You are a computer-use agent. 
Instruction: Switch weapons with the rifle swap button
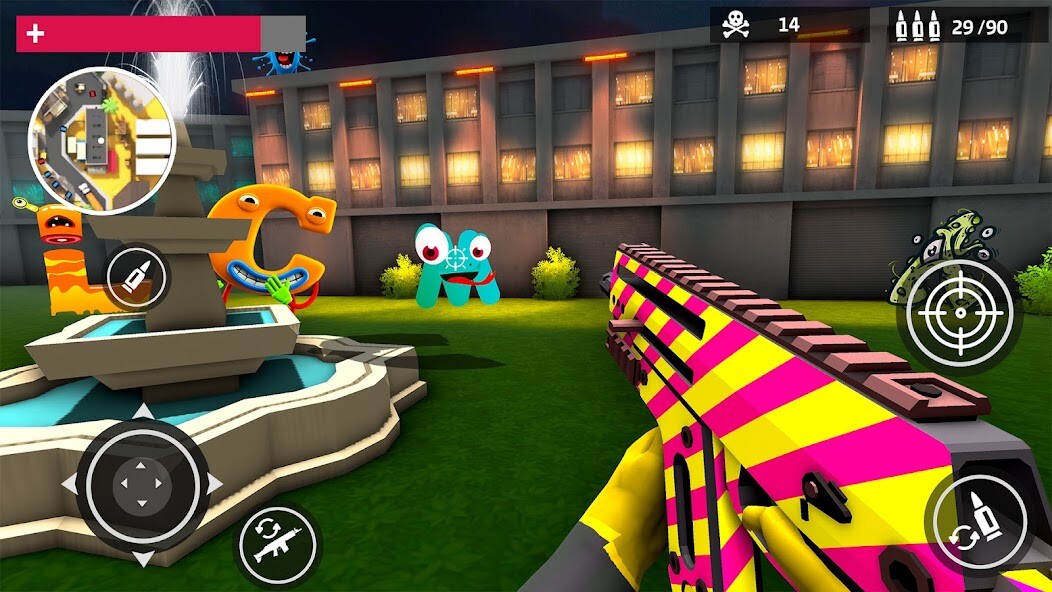(276, 546)
